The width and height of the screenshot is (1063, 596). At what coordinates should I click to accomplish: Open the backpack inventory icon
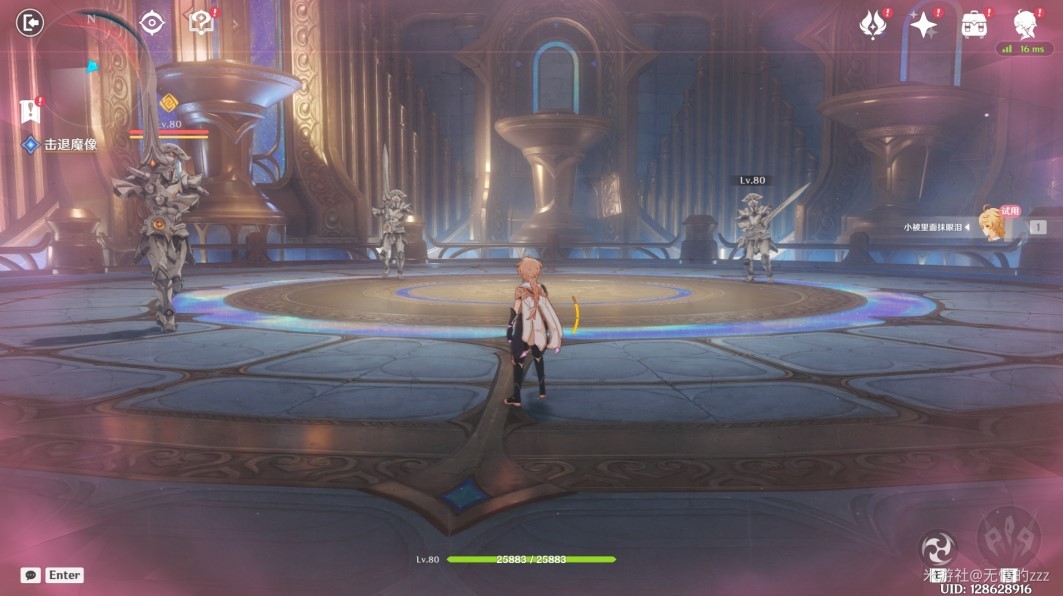click(x=973, y=25)
